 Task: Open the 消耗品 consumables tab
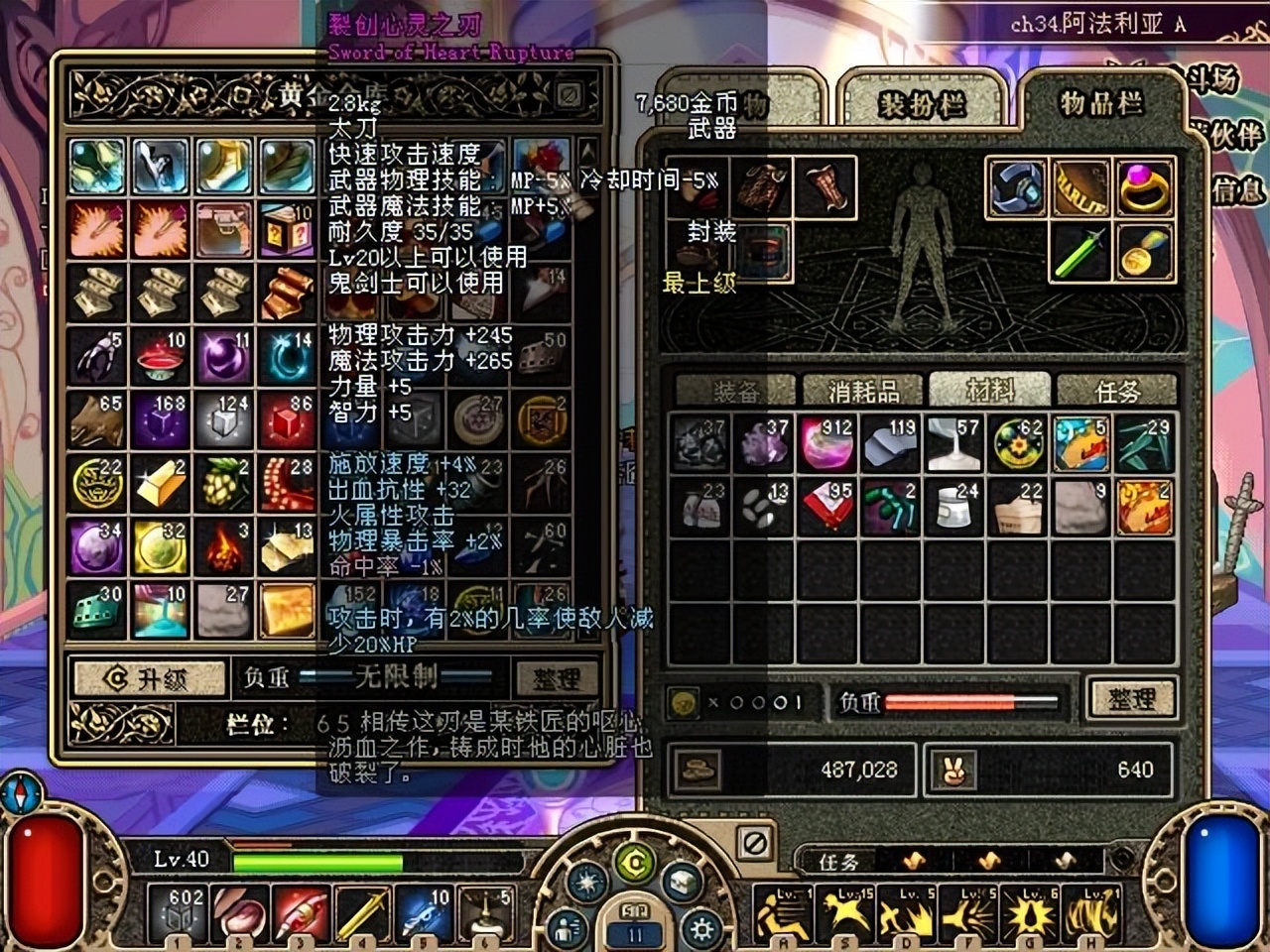tap(862, 391)
